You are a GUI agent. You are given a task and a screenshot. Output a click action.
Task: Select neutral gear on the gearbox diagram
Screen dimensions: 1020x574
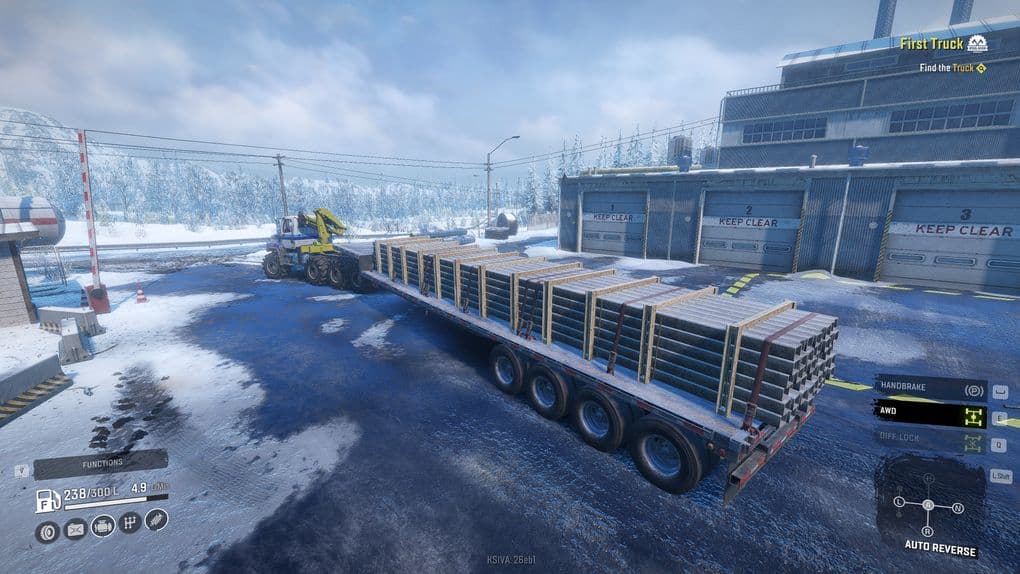(958, 507)
